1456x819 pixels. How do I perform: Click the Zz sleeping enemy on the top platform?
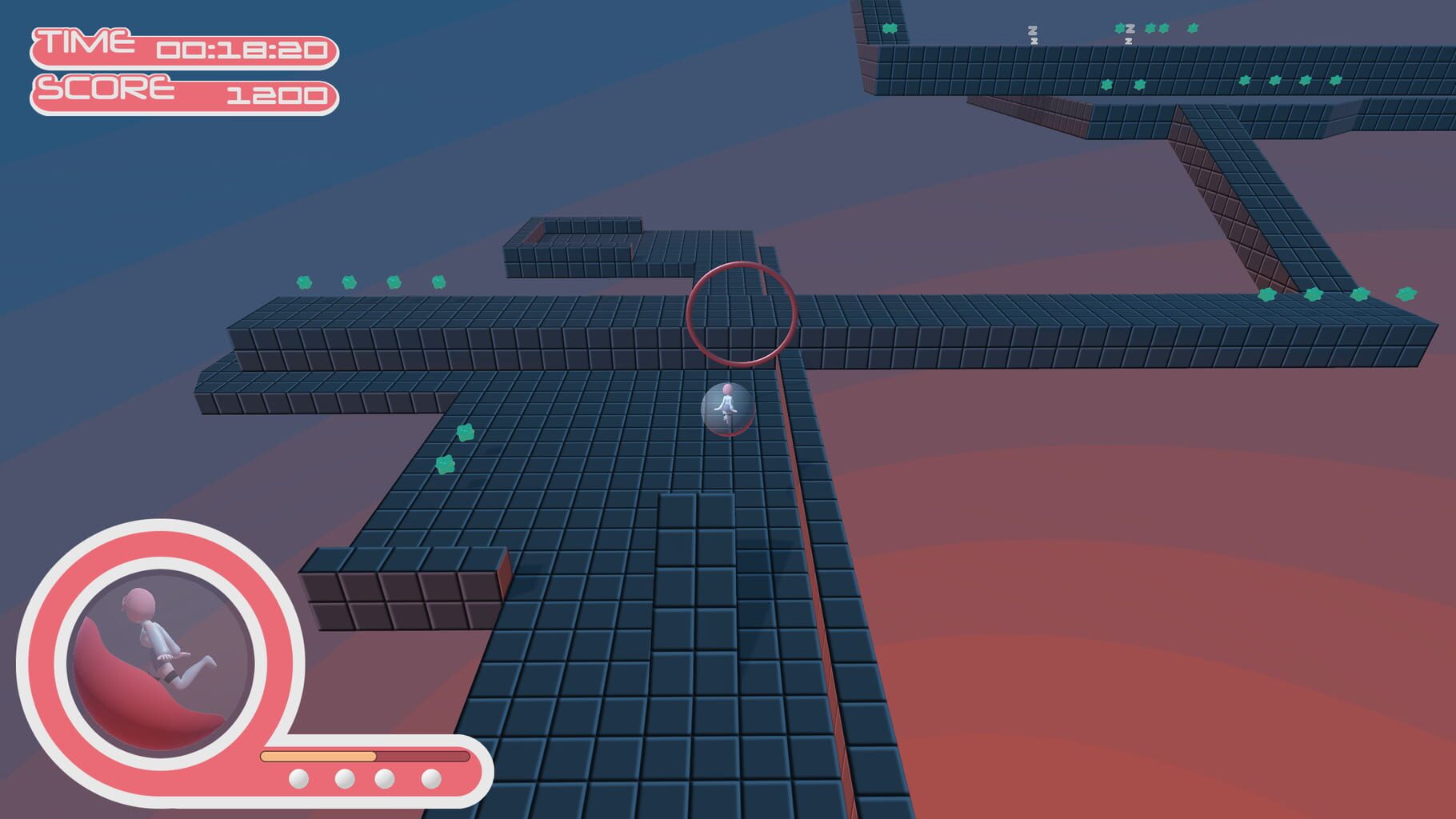click(1033, 32)
